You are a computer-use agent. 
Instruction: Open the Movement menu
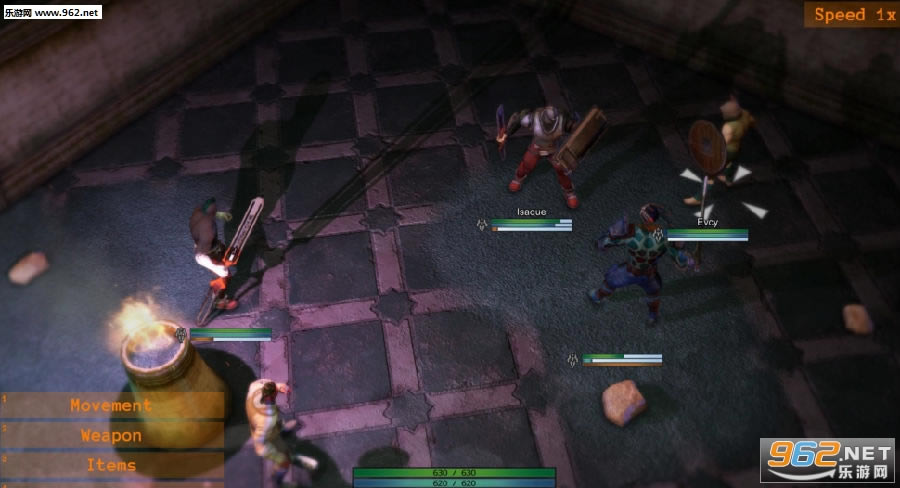111,405
